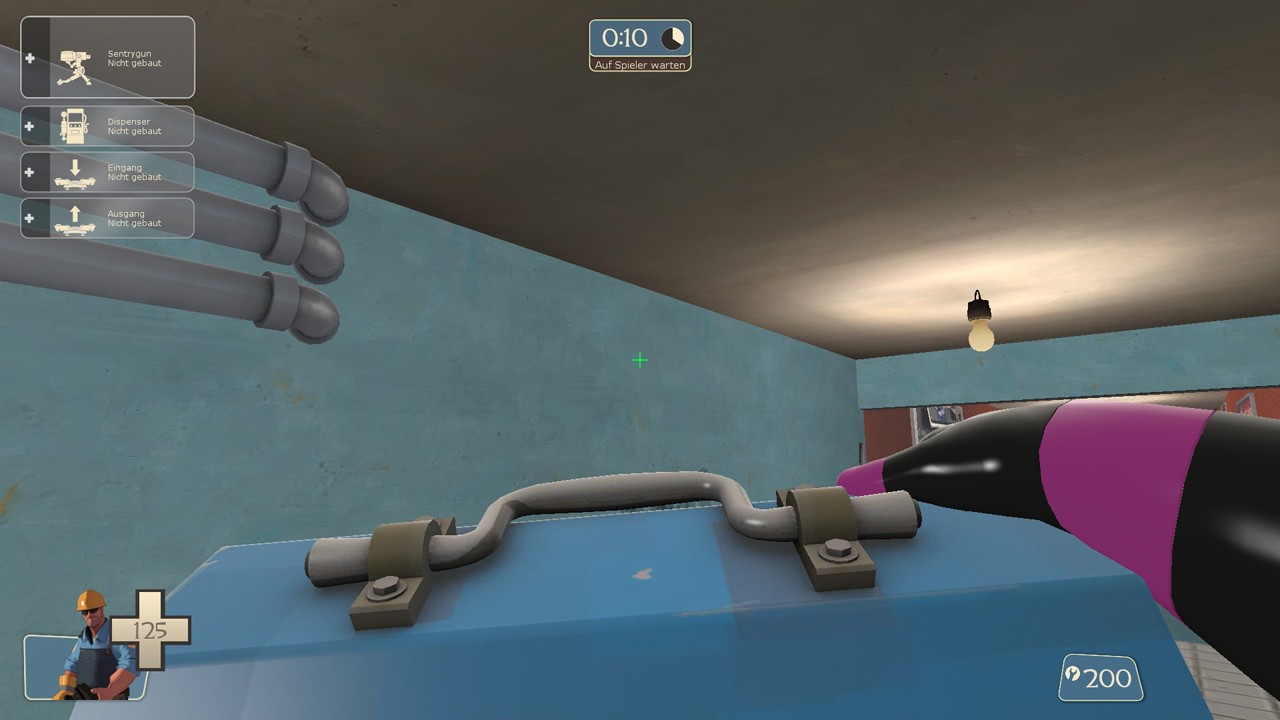Select the Dispenser build icon
The height and width of the screenshot is (720, 1280).
[75, 125]
